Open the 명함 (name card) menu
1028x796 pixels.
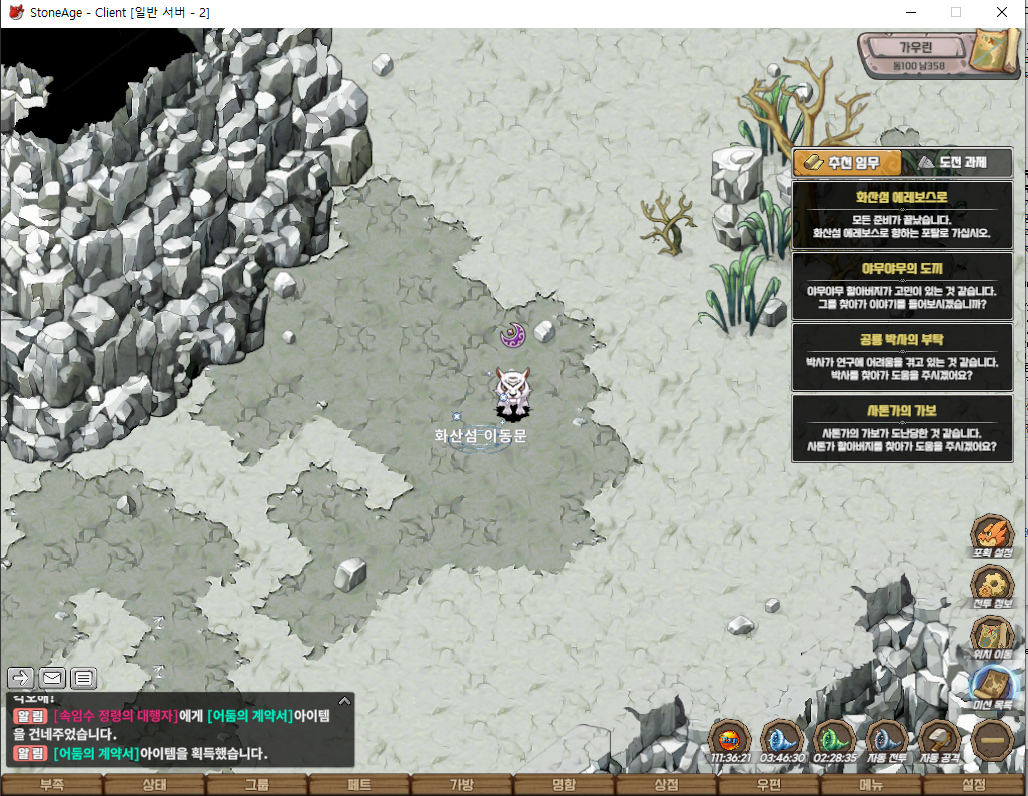pyautogui.click(x=565, y=785)
